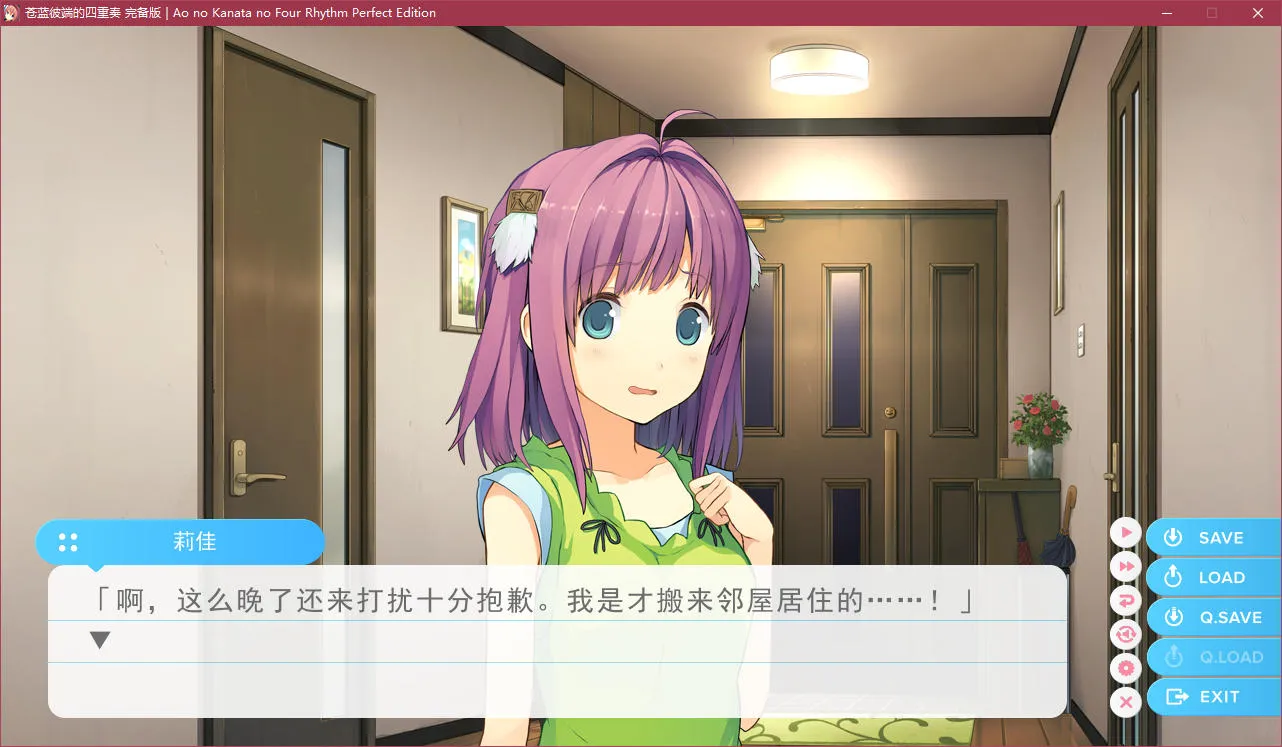1282x747 pixels.
Task: Open settings via the gear icon
Action: [x=1125, y=668]
